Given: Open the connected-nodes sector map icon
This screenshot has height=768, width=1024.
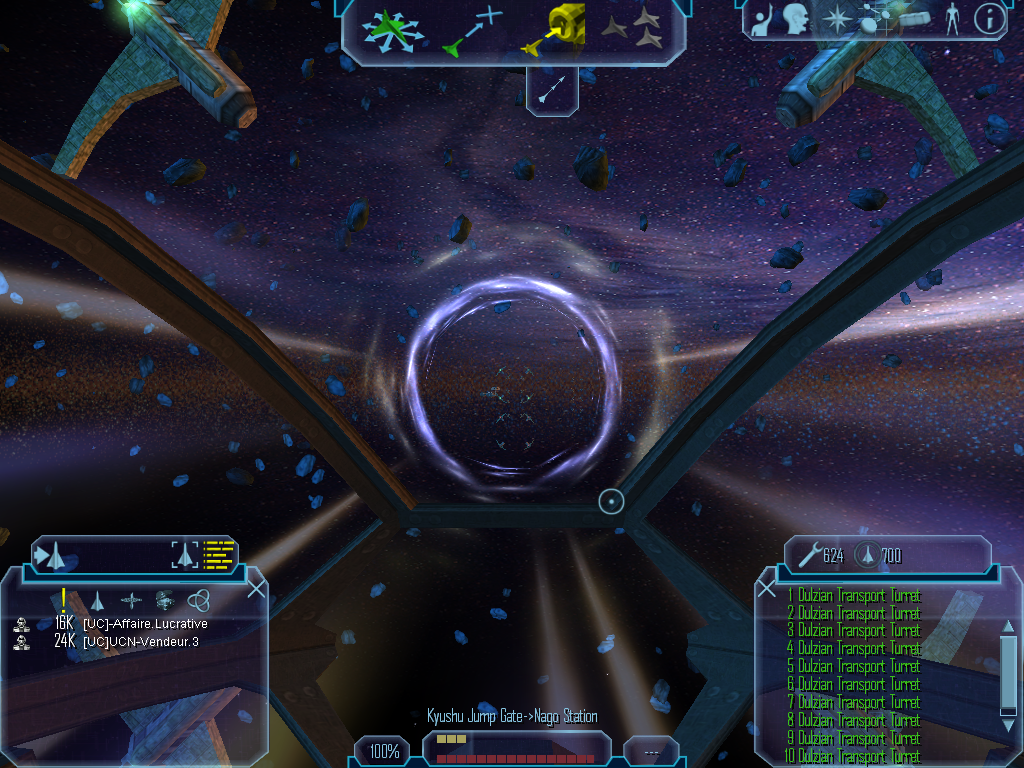Looking at the screenshot, I should click(876, 19).
